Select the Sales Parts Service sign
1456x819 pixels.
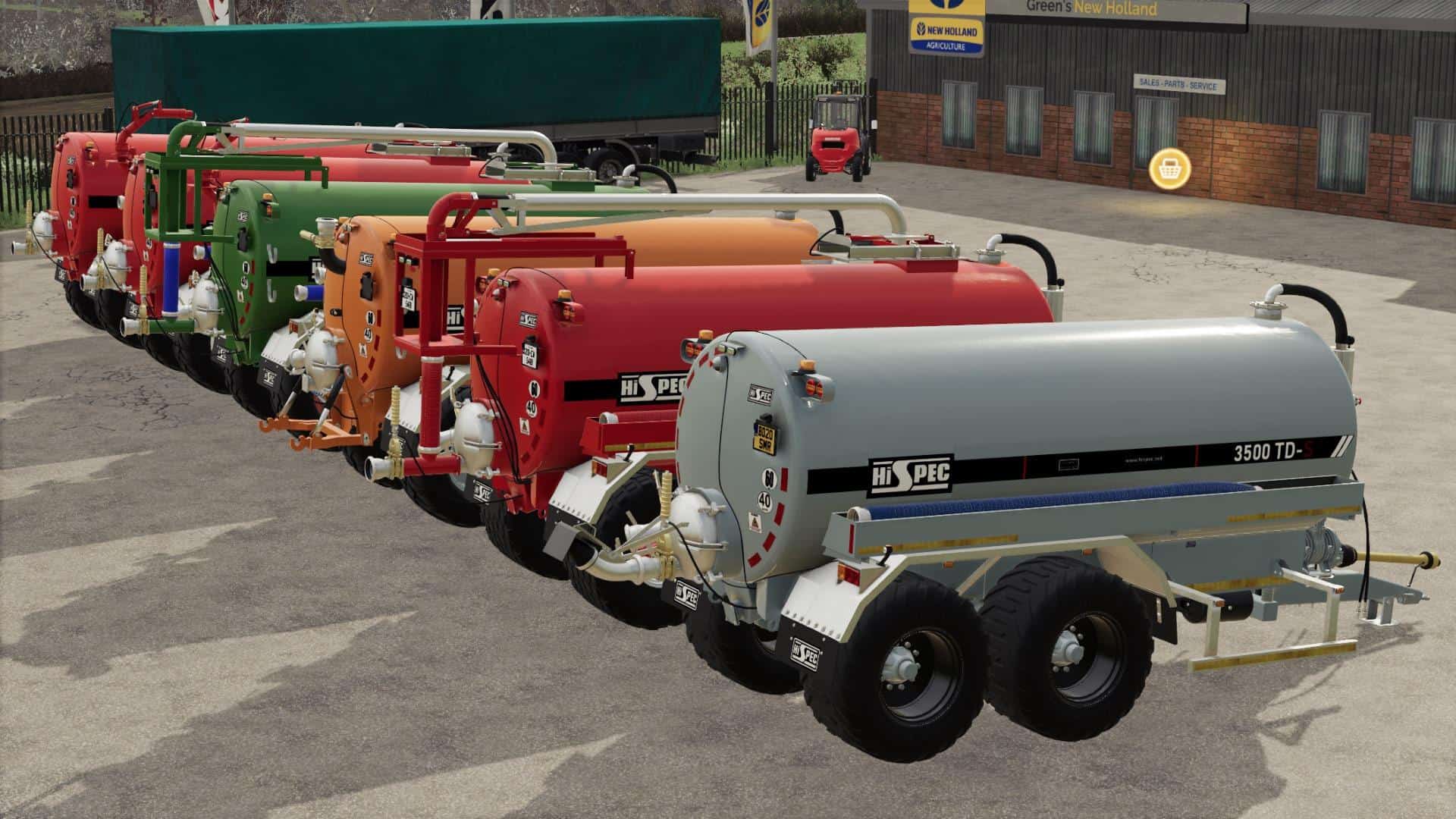pos(1180,82)
